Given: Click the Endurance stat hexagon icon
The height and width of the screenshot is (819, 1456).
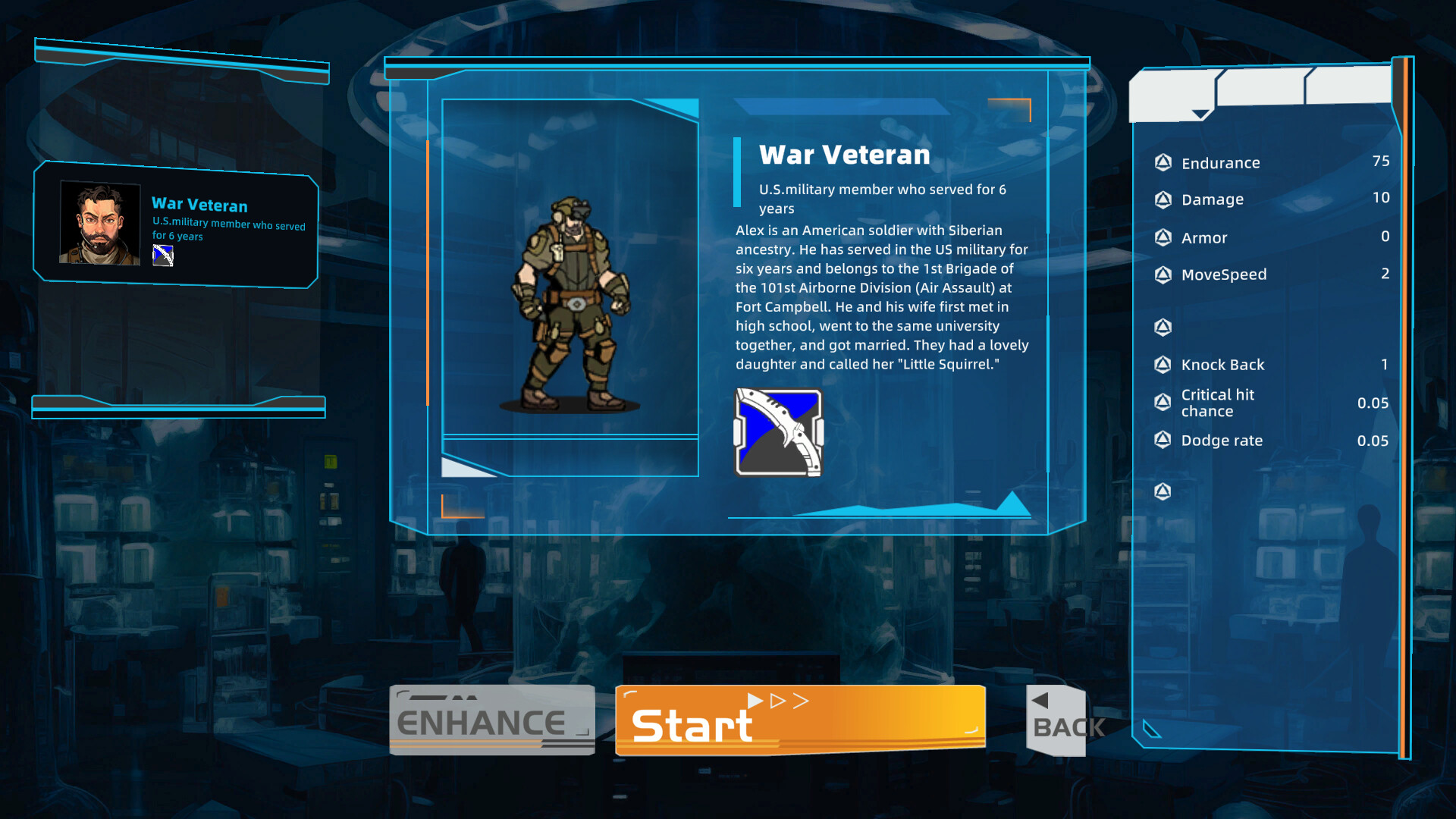Looking at the screenshot, I should tap(1163, 162).
